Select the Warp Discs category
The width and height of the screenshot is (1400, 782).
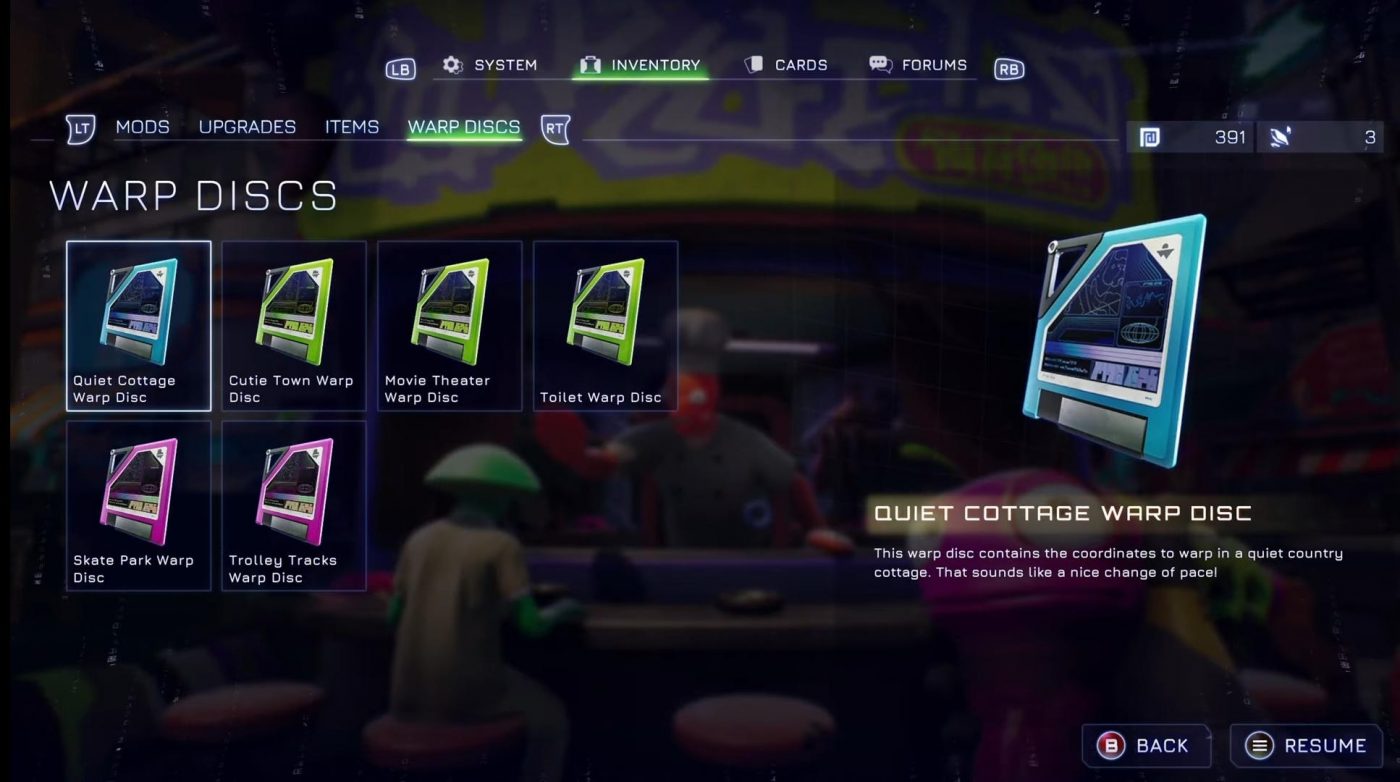pos(464,127)
